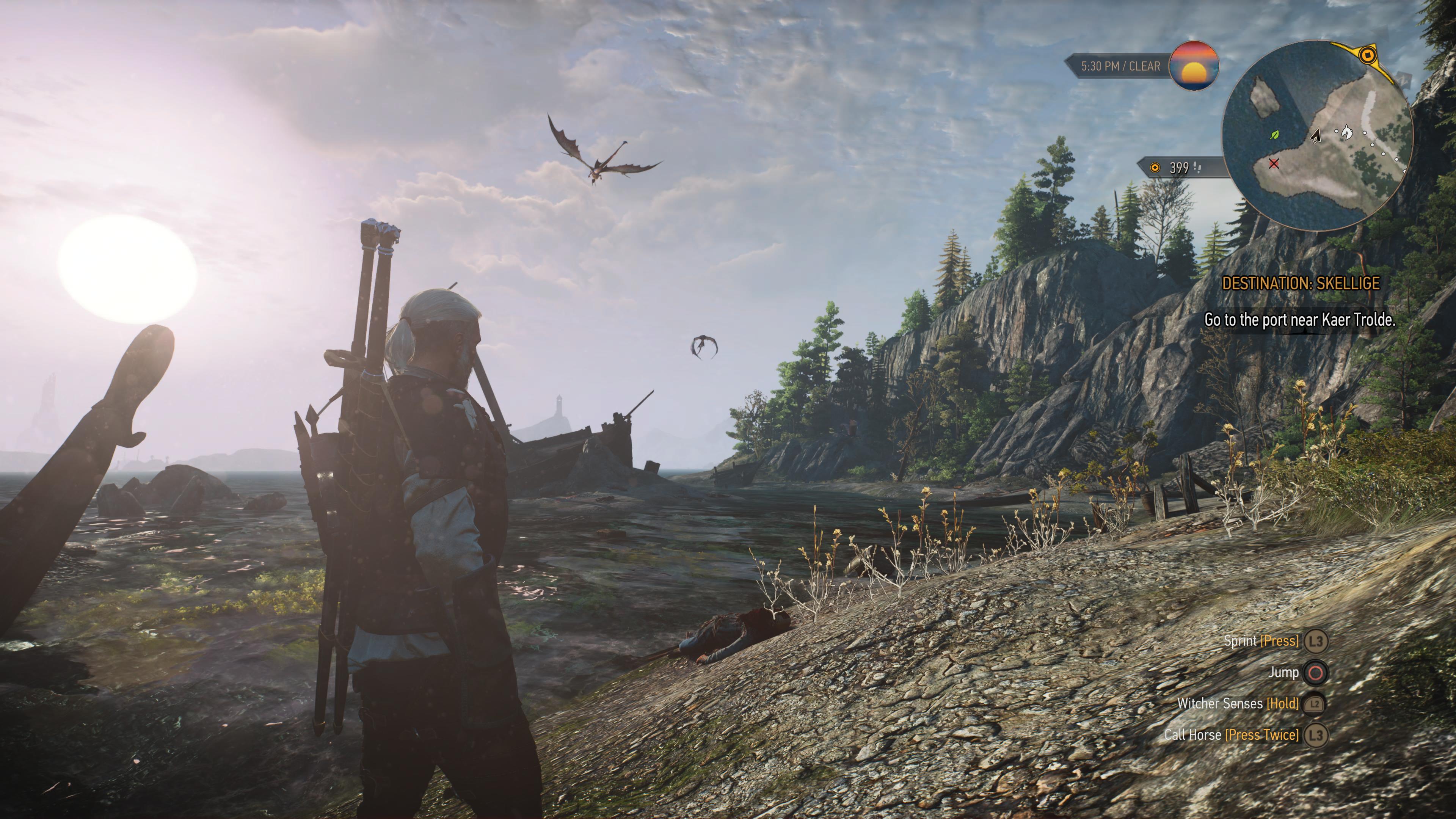Open the Destination: Skellige quest tracker
The width and height of the screenshot is (1456, 819).
pos(1301,284)
